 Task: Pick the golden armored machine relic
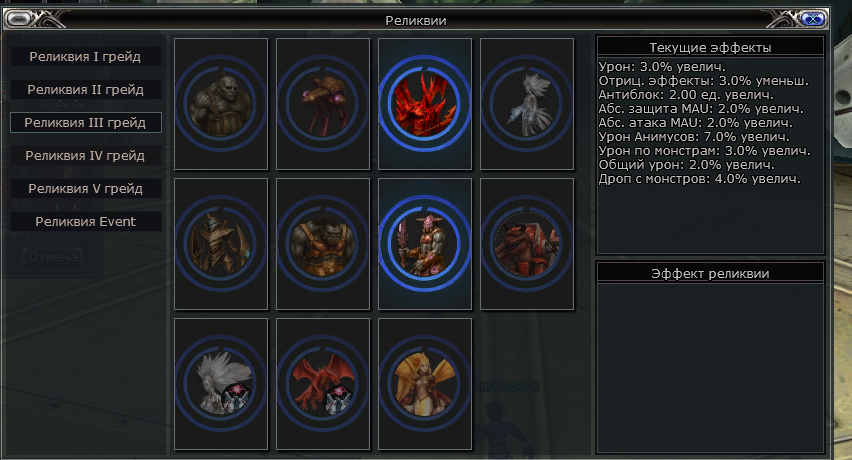(221, 243)
